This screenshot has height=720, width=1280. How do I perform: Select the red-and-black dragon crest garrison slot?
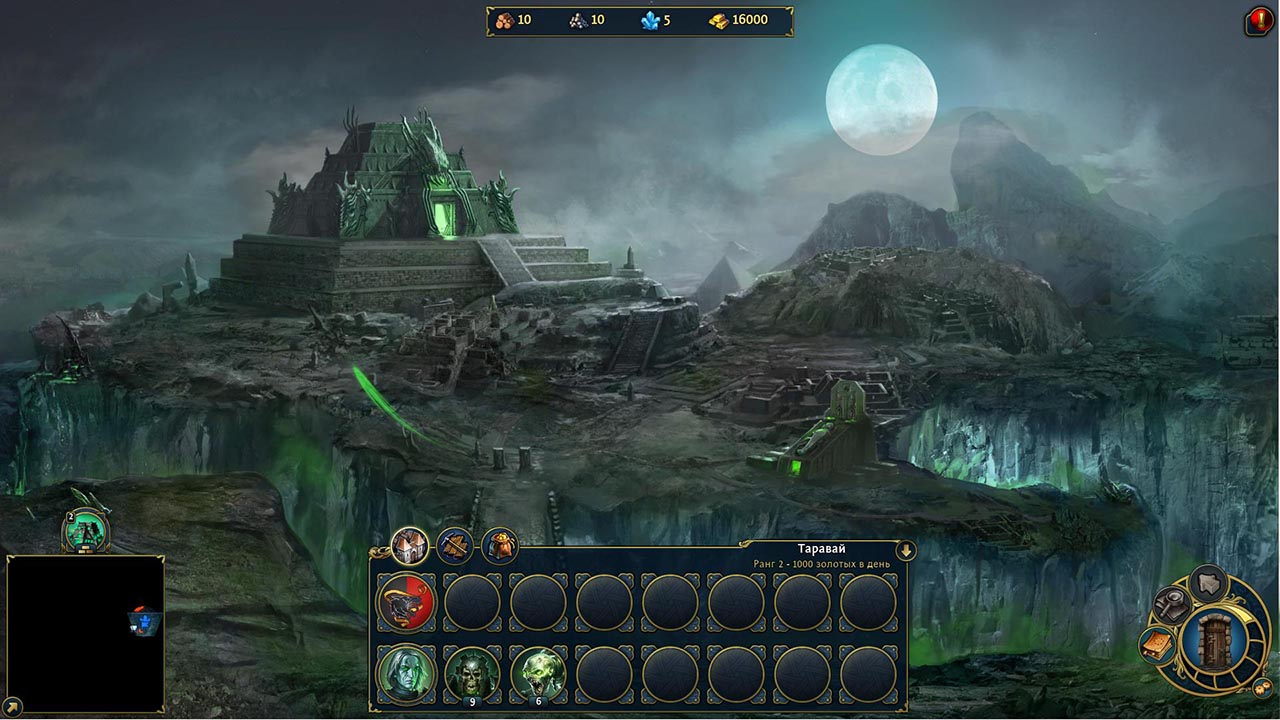(x=406, y=602)
